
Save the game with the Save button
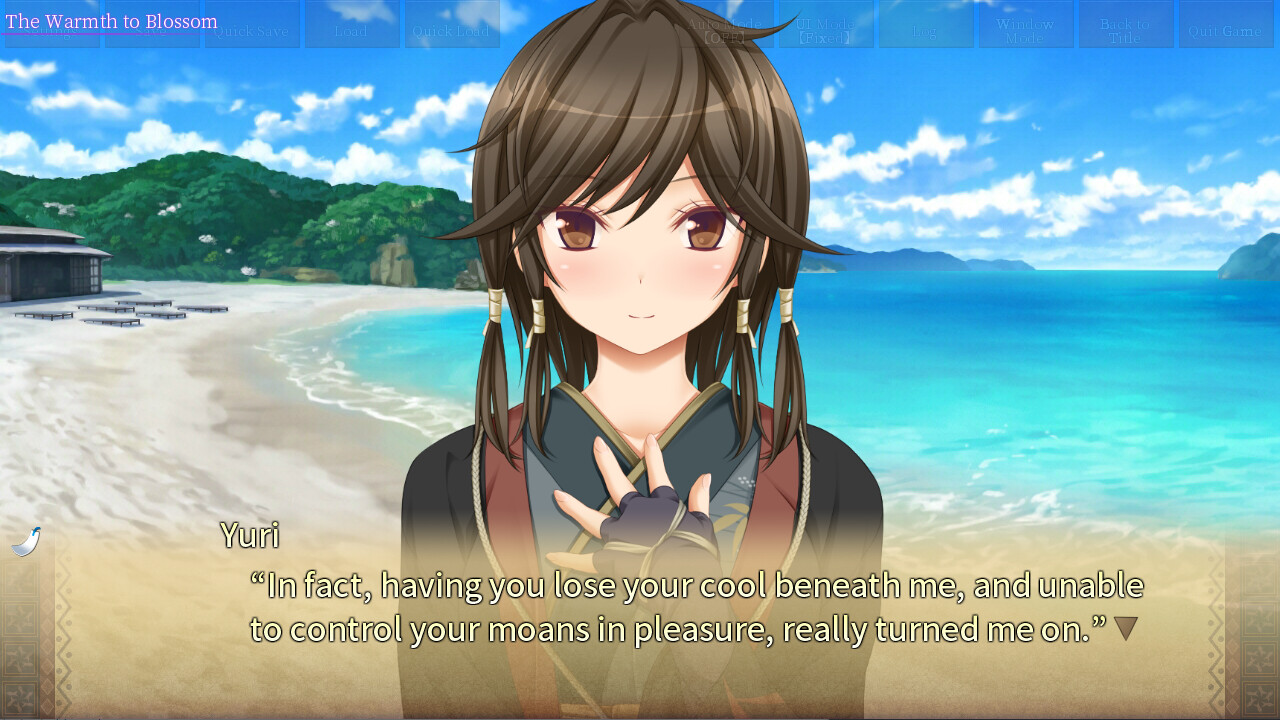(x=152, y=25)
